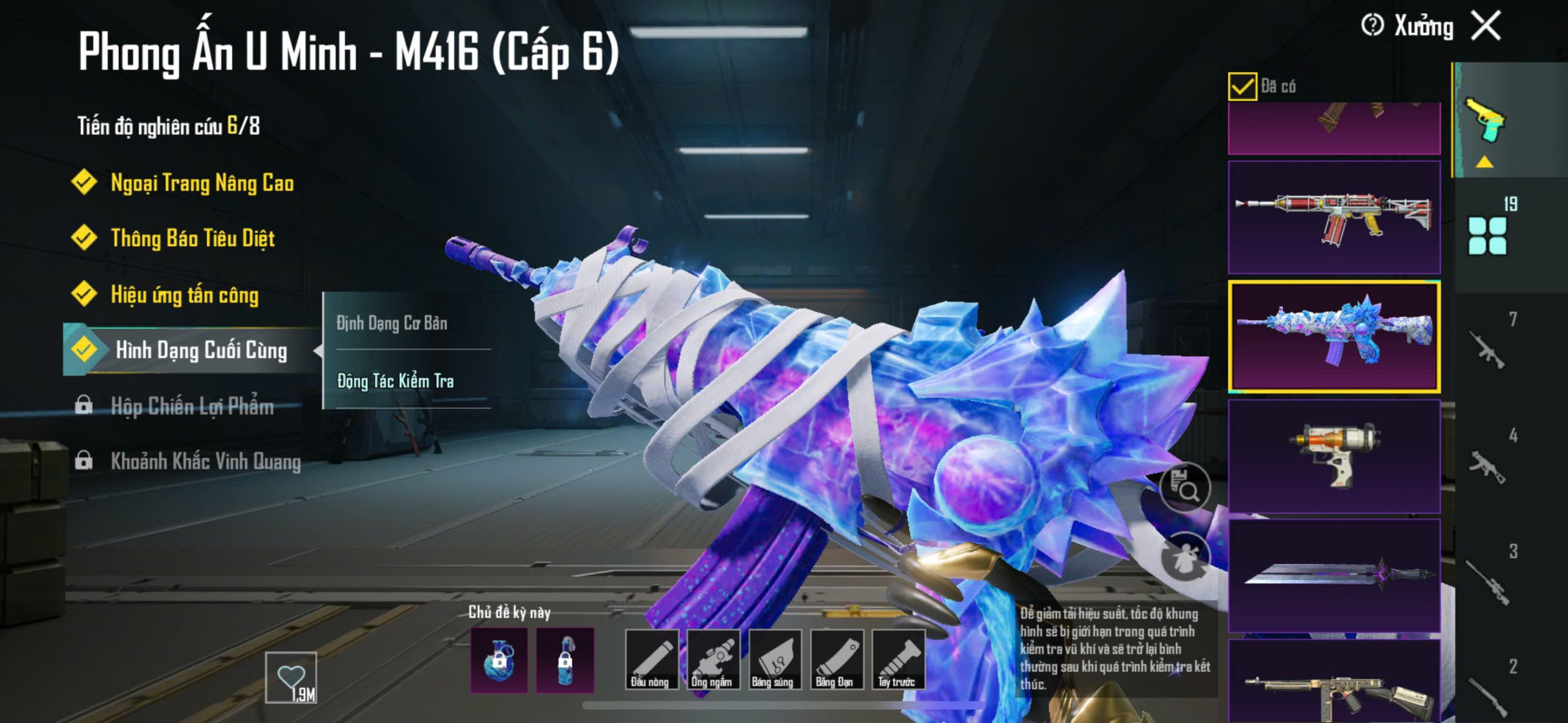Open locked Khoảnh Khắc Vinh Quang entry
The image size is (1568, 723).
(x=205, y=461)
